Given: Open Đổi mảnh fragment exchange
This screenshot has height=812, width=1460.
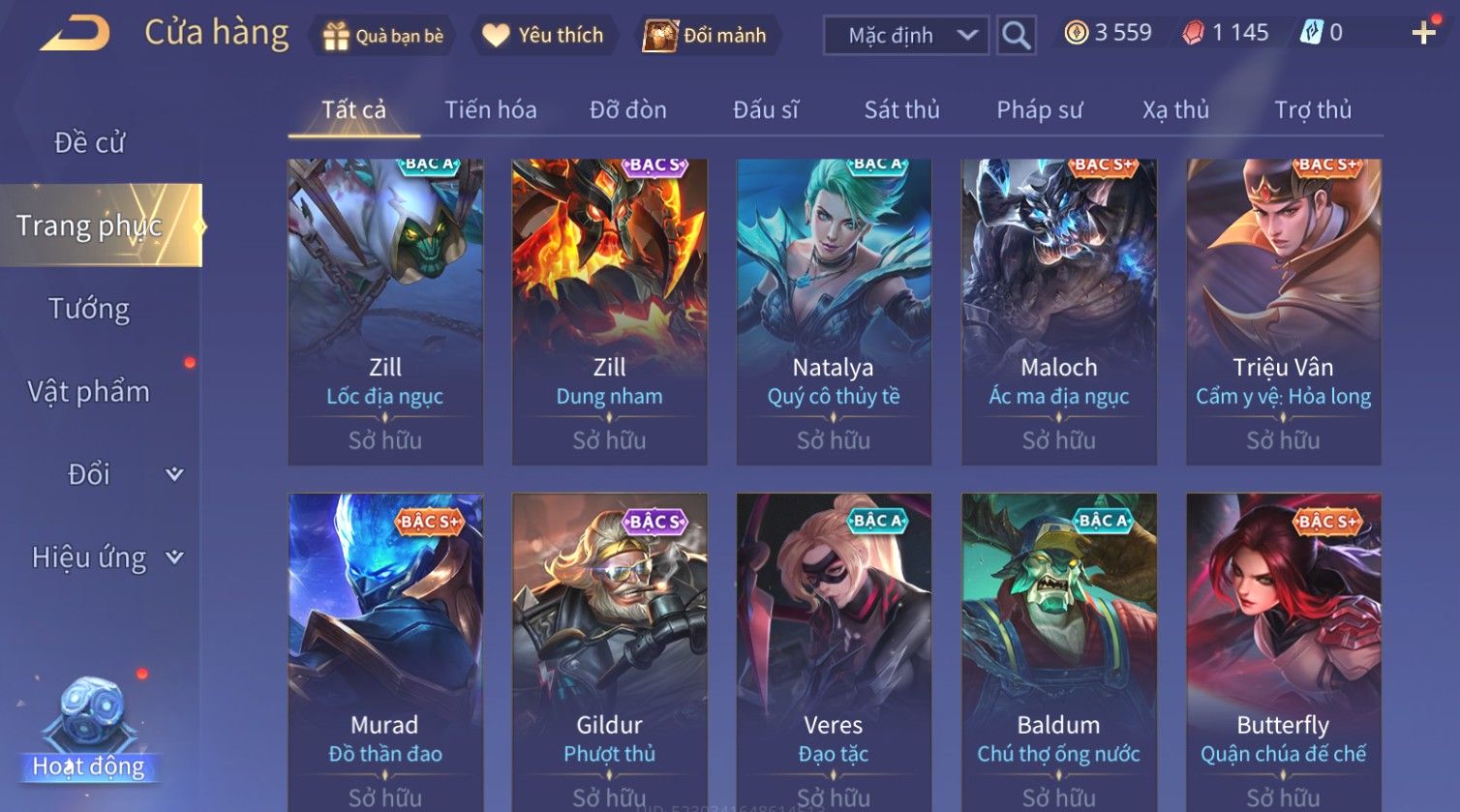Looking at the screenshot, I should tap(706, 36).
